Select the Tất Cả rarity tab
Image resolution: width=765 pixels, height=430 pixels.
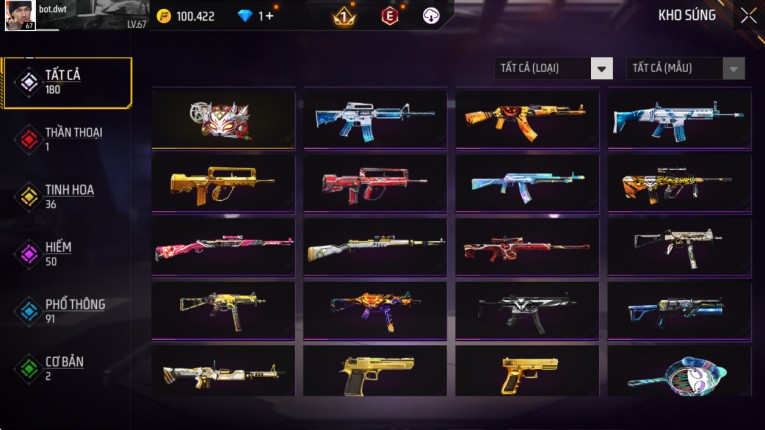[67, 82]
